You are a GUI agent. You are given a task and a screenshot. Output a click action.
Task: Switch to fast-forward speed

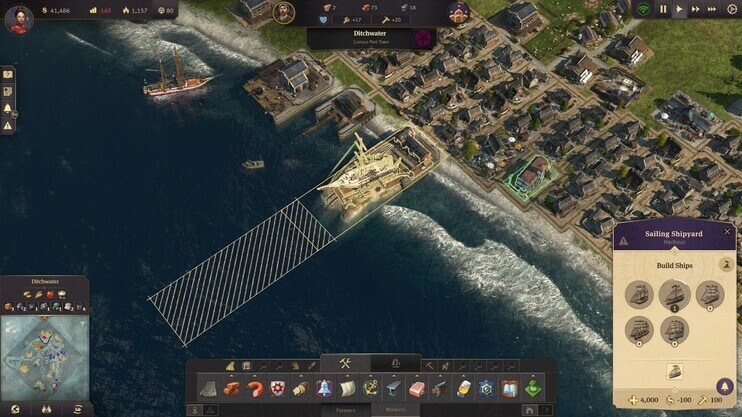[x=697, y=9]
